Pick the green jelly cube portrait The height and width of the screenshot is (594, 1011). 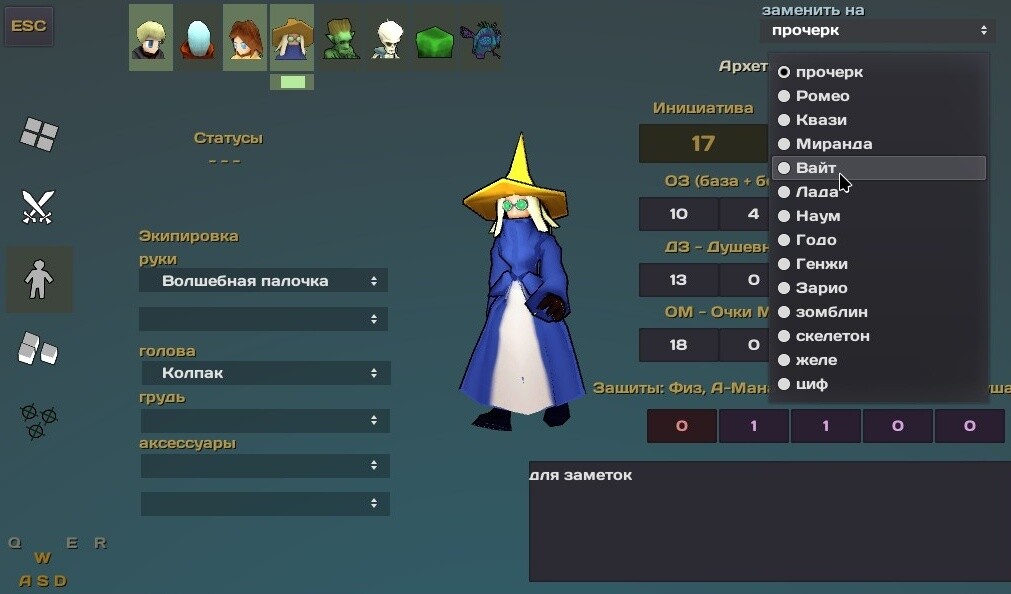click(x=434, y=38)
